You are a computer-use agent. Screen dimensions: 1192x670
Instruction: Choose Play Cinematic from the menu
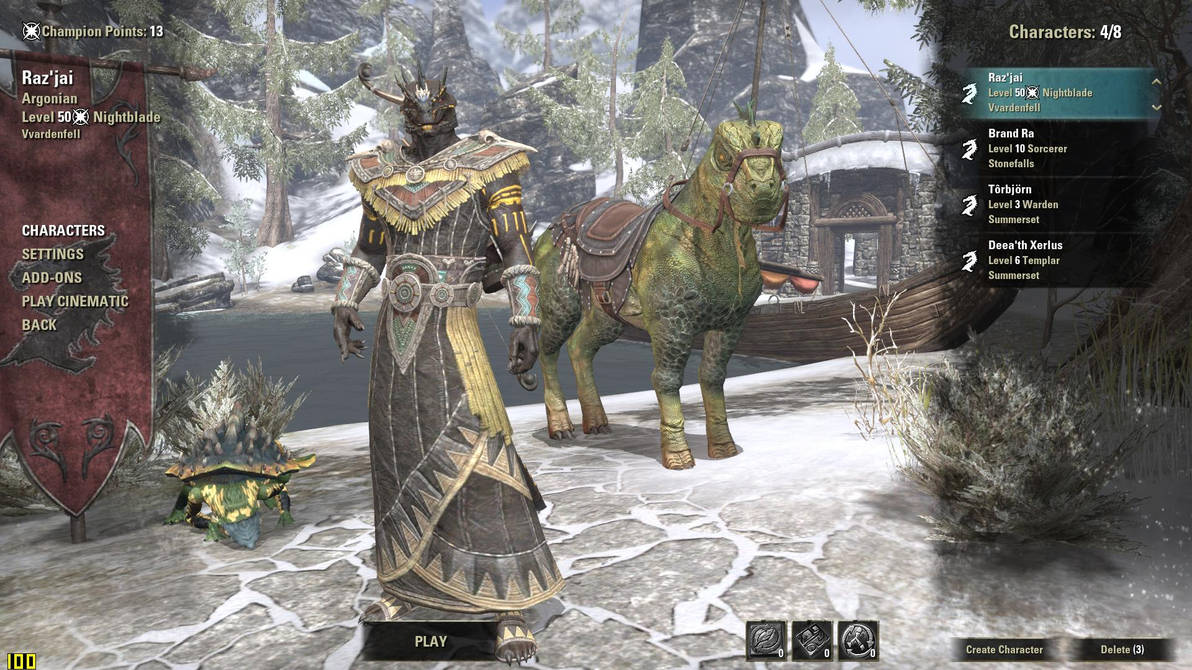(75, 301)
